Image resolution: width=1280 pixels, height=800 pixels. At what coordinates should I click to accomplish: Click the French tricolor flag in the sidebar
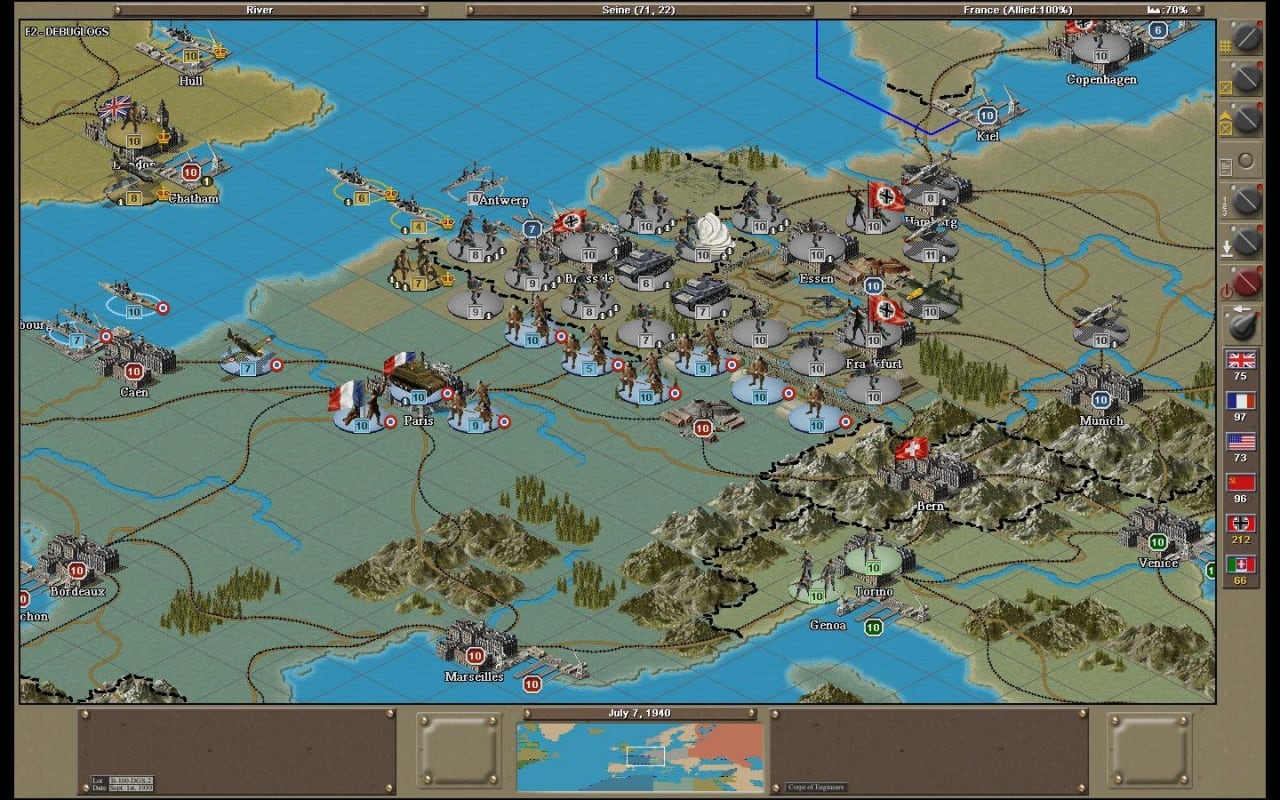pyautogui.click(x=1240, y=402)
